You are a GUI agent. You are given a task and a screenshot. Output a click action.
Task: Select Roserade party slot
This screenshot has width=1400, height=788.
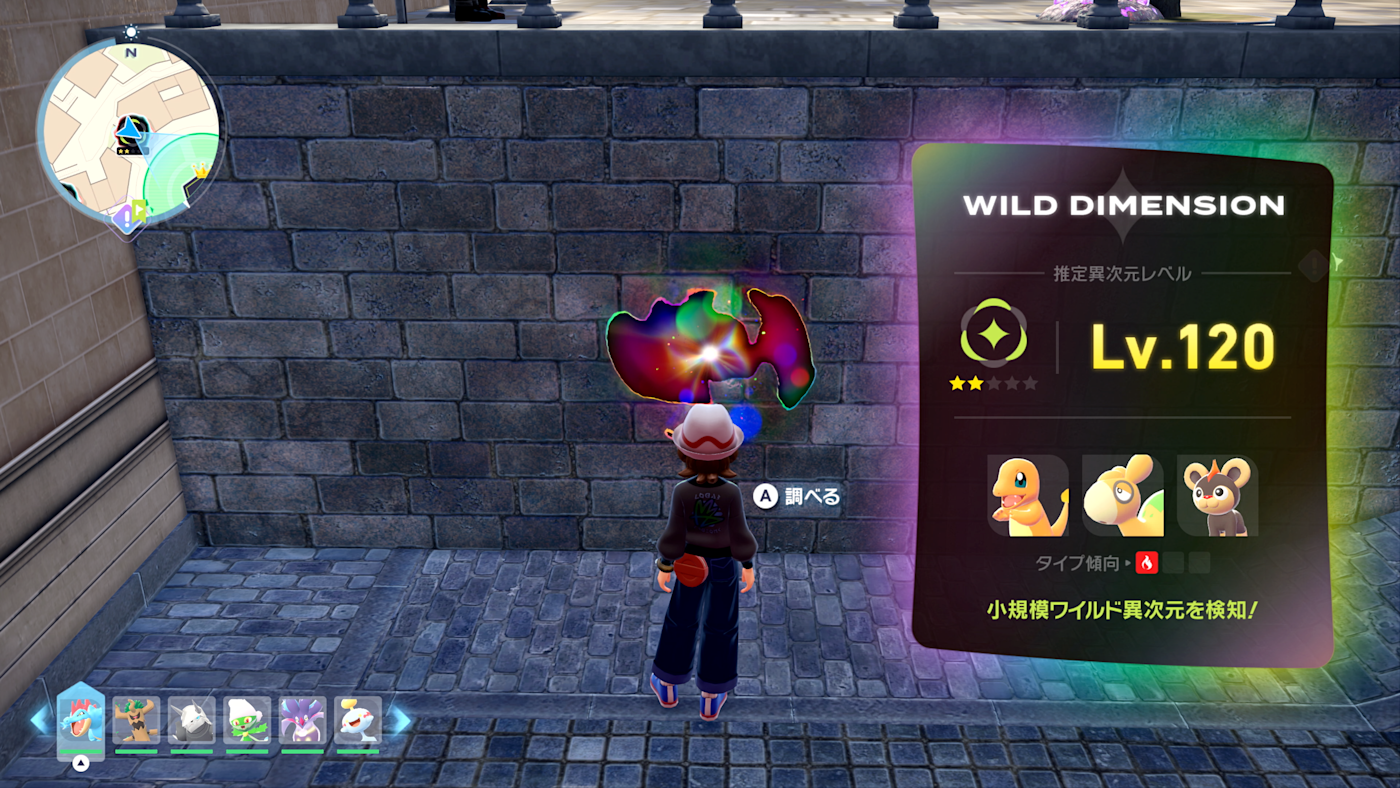coord(247,720)
